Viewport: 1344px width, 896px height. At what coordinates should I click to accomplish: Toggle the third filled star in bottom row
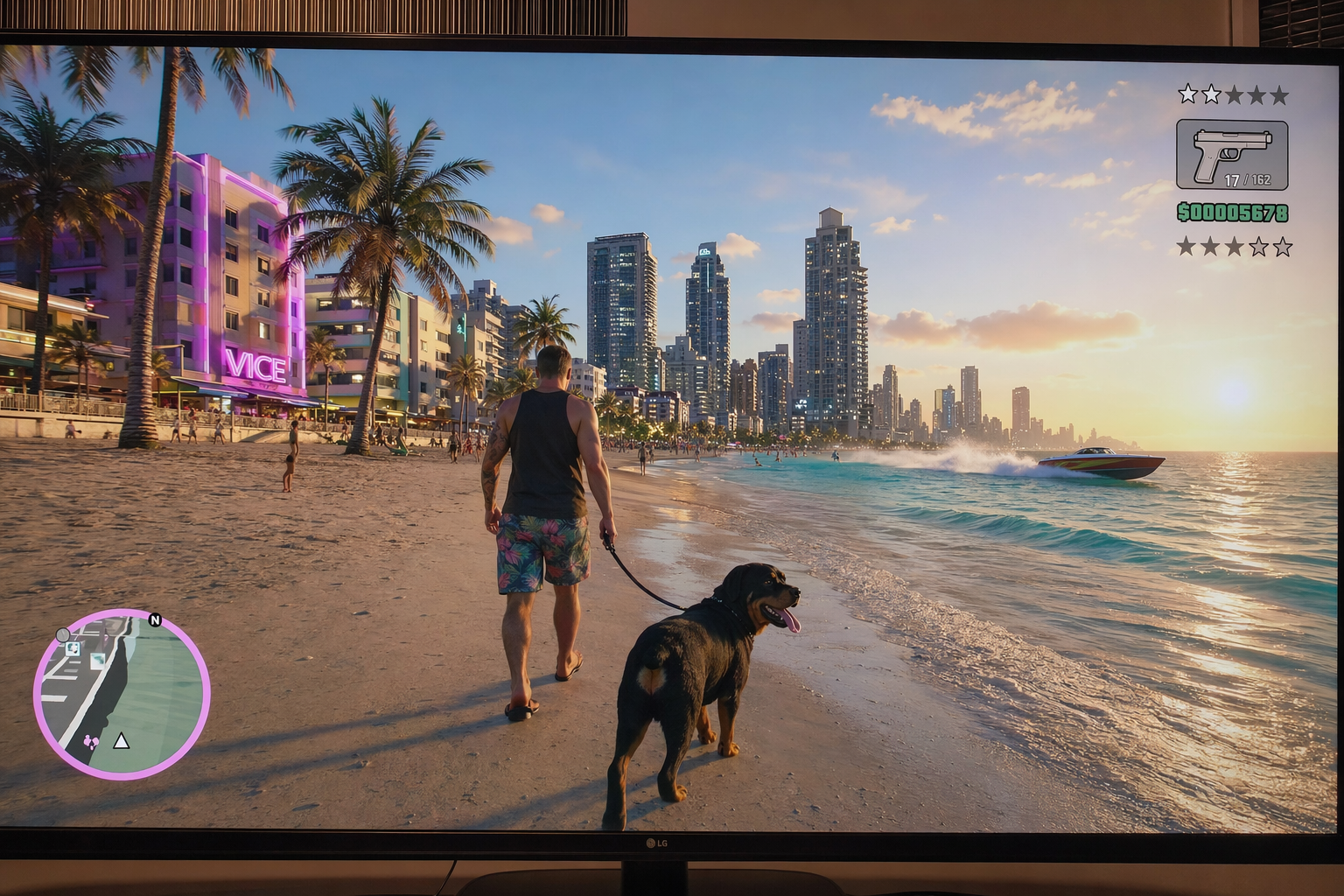pos(1232,246)
